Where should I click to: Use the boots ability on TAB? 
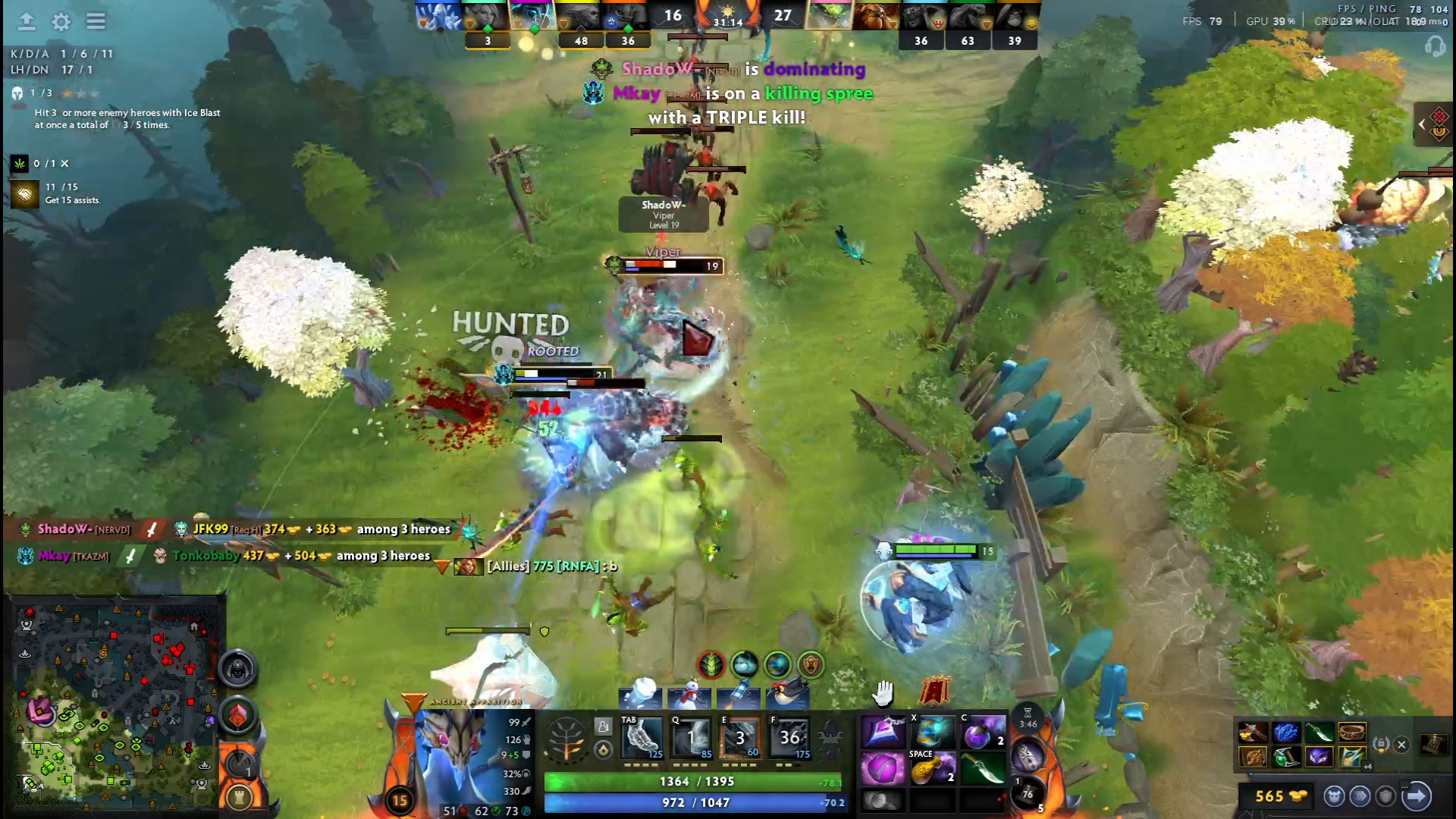coord(642,737)
